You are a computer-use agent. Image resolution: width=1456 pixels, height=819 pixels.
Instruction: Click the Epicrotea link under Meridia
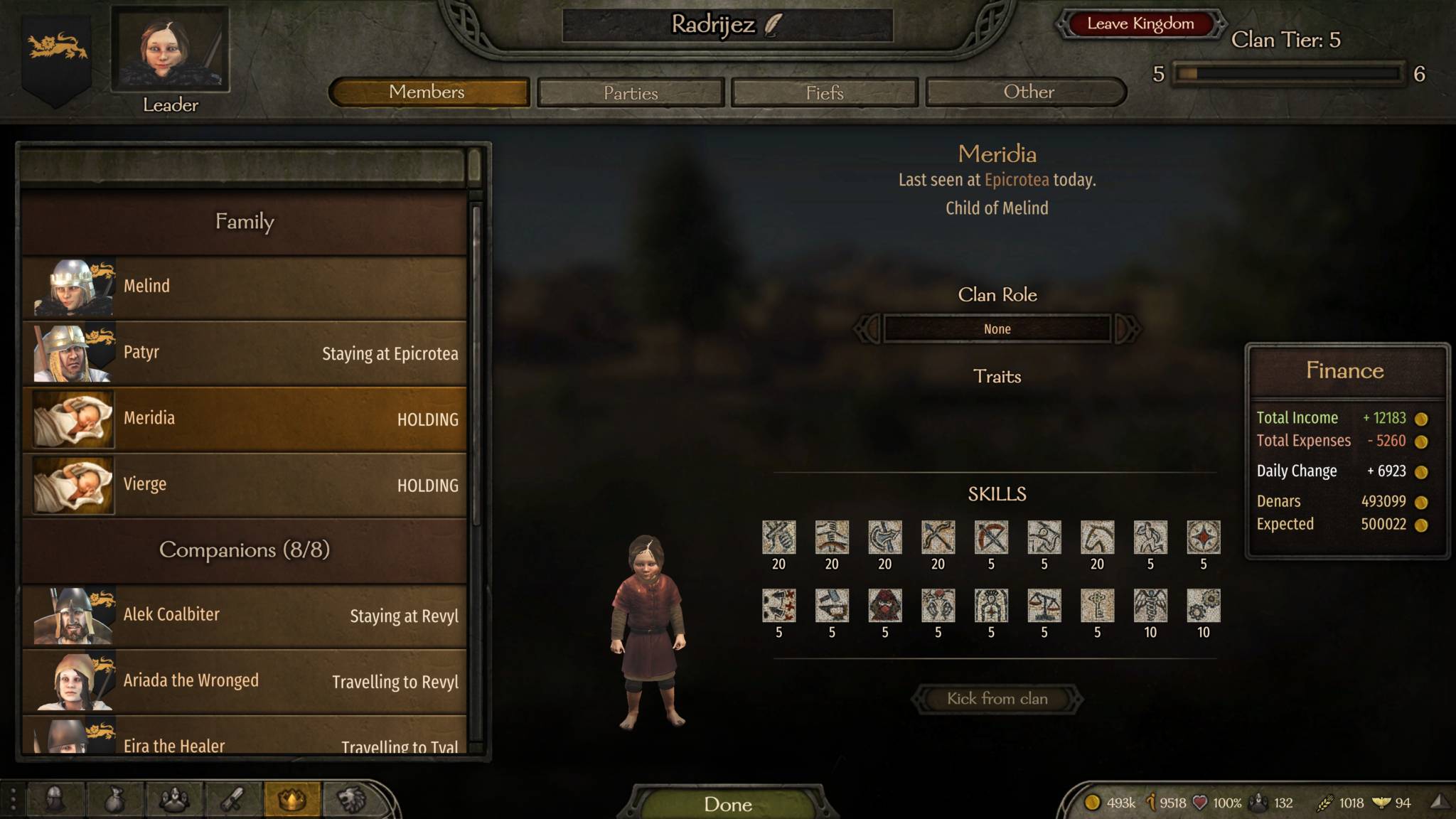pos(1016,180)
